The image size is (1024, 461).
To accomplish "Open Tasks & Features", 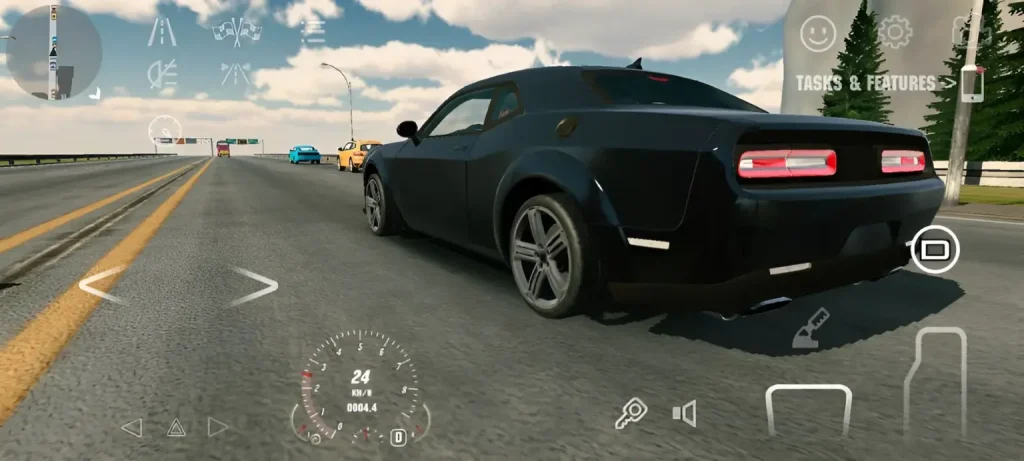I will [866, 83].
